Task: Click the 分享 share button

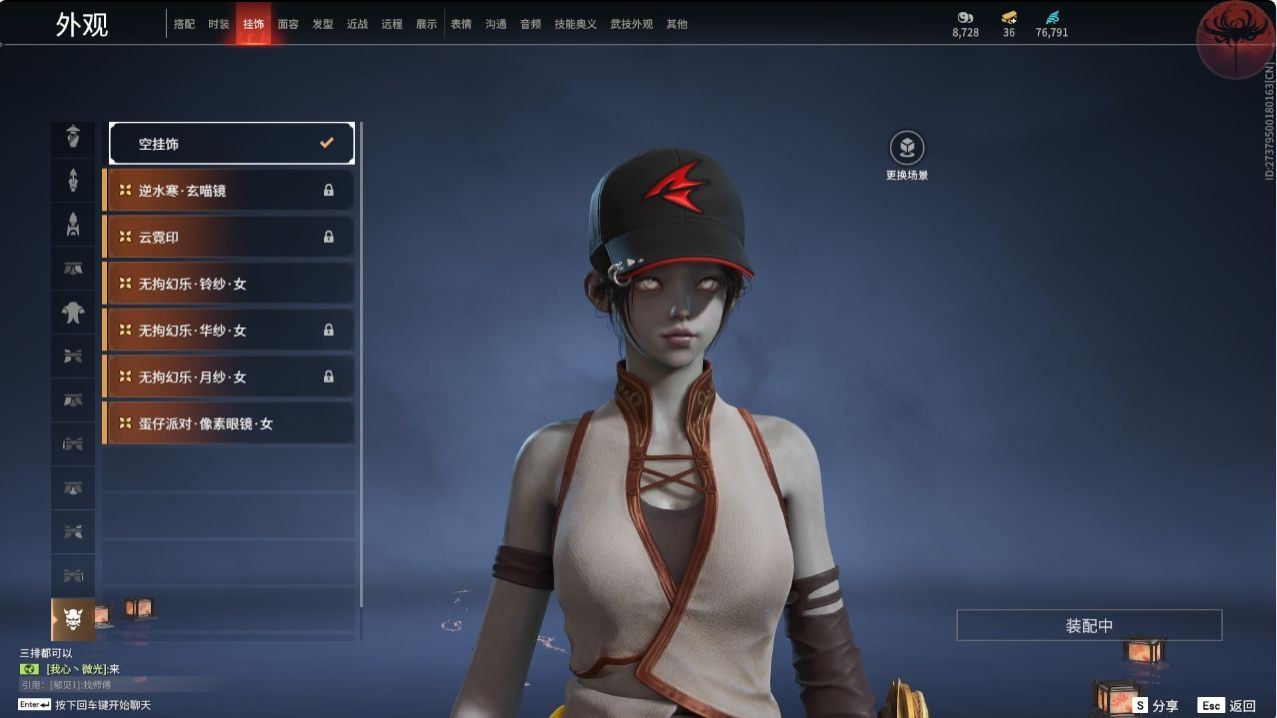Action: pos(1156,706)
